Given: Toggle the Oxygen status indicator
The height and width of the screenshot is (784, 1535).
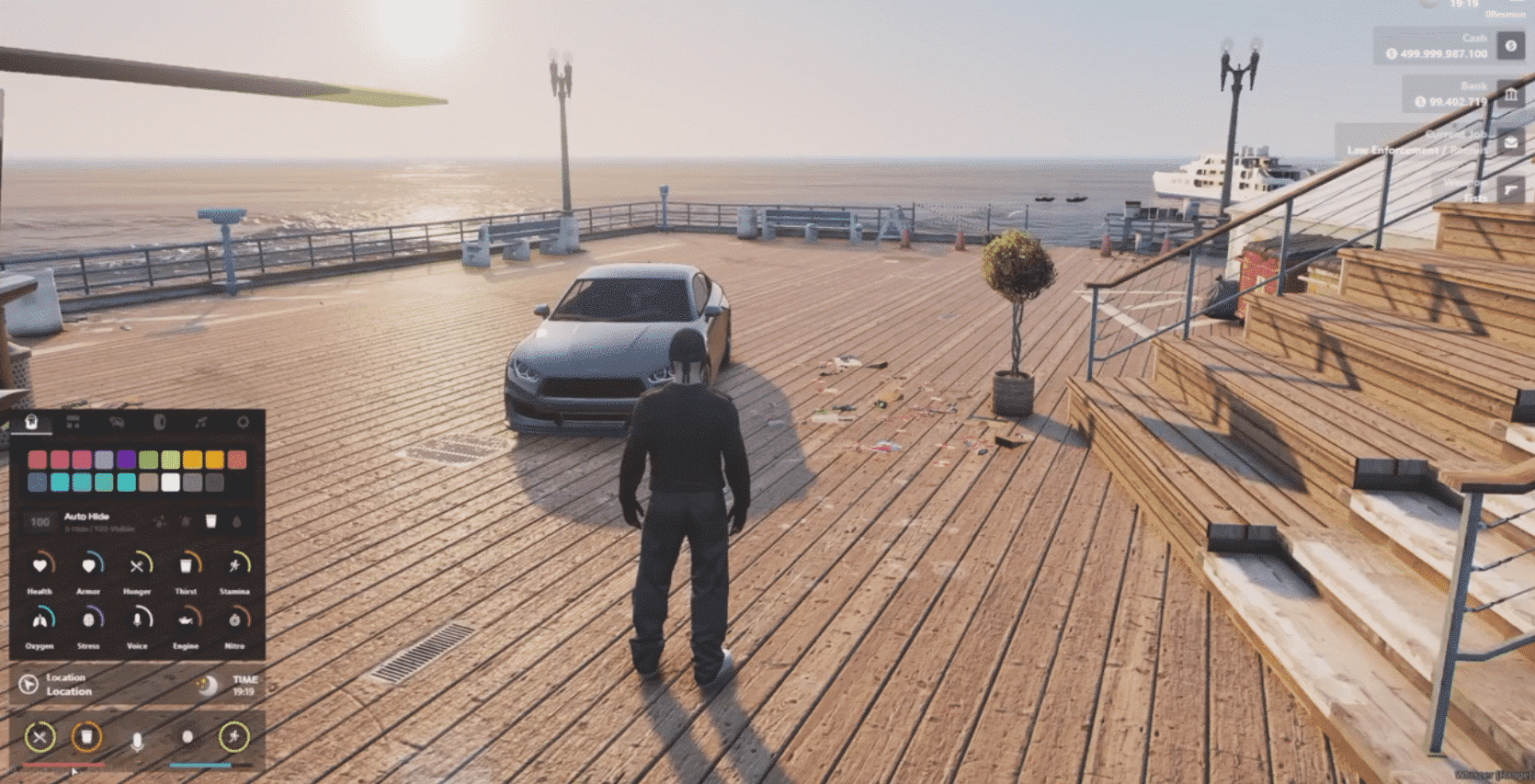Looking at the screenshot, I should (x=40, y=620).
